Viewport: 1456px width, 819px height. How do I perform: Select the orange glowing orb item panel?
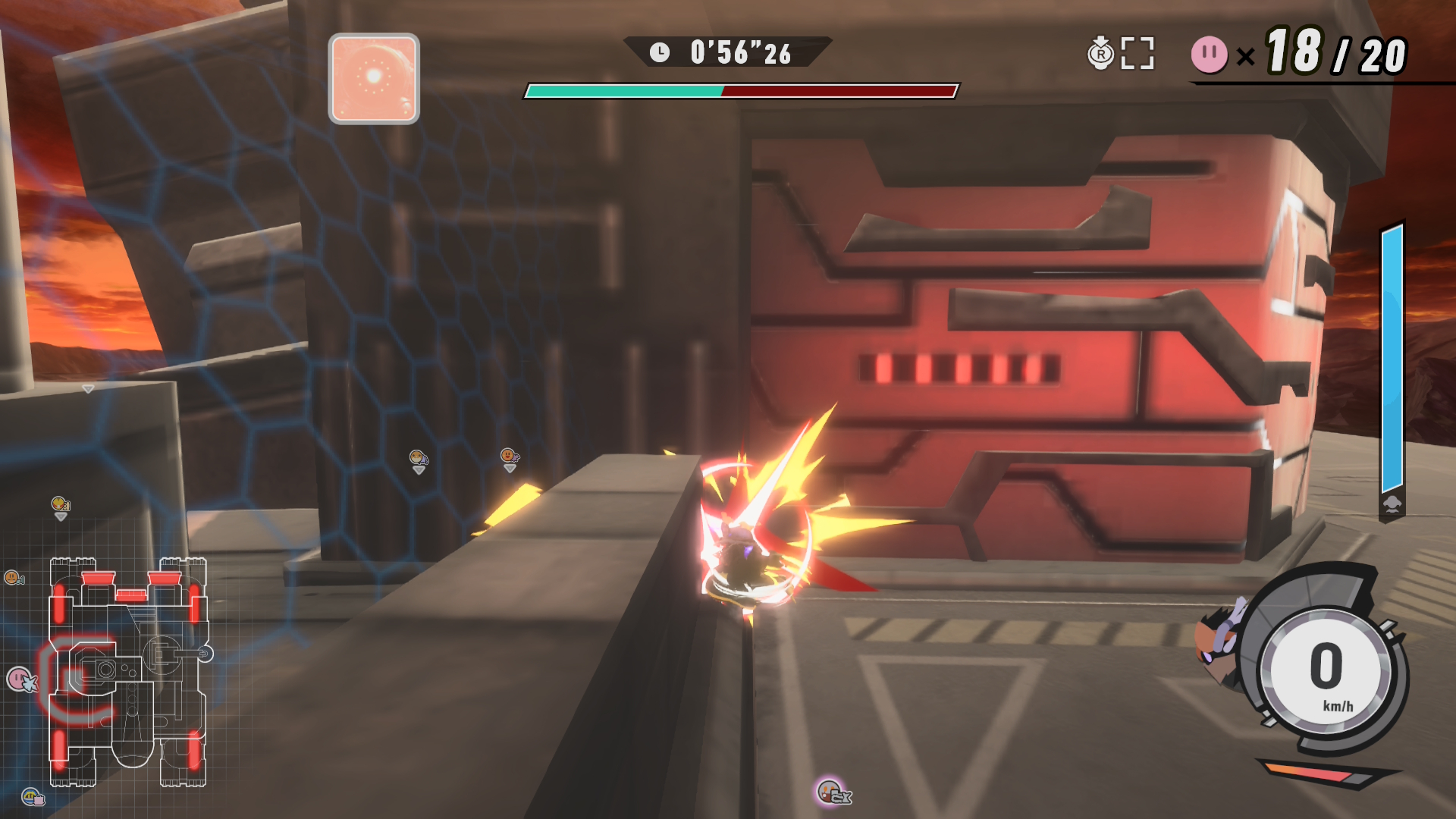click(374, 79)
